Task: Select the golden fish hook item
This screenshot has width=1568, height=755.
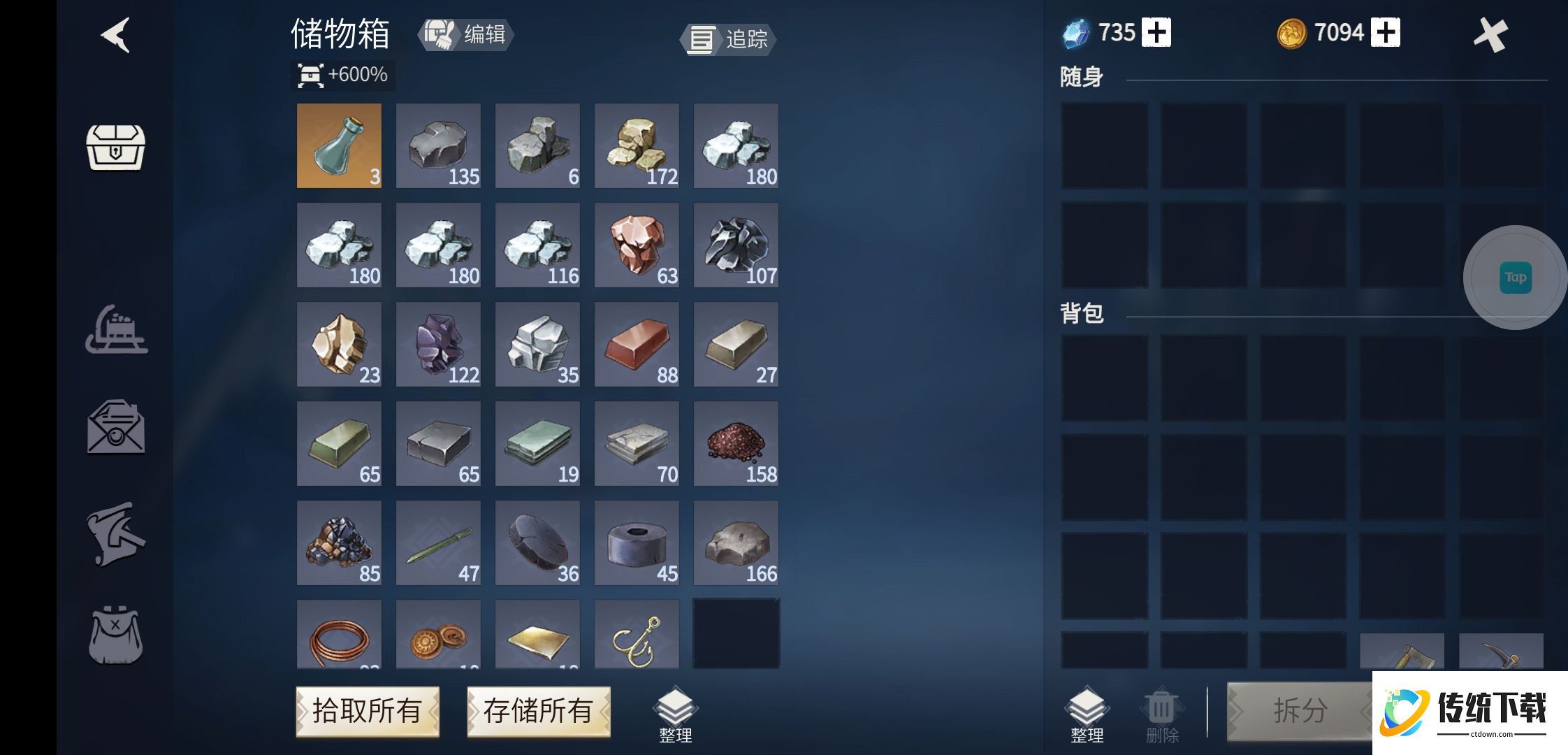Action: [636, 636]
